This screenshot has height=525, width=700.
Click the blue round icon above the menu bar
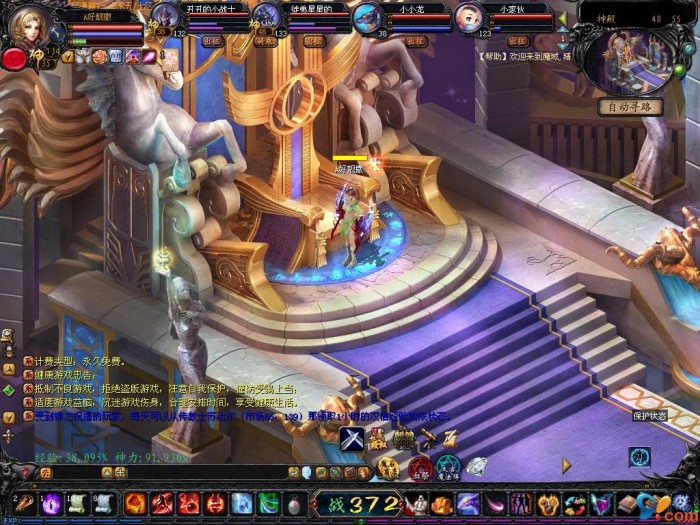pos(640,456)
